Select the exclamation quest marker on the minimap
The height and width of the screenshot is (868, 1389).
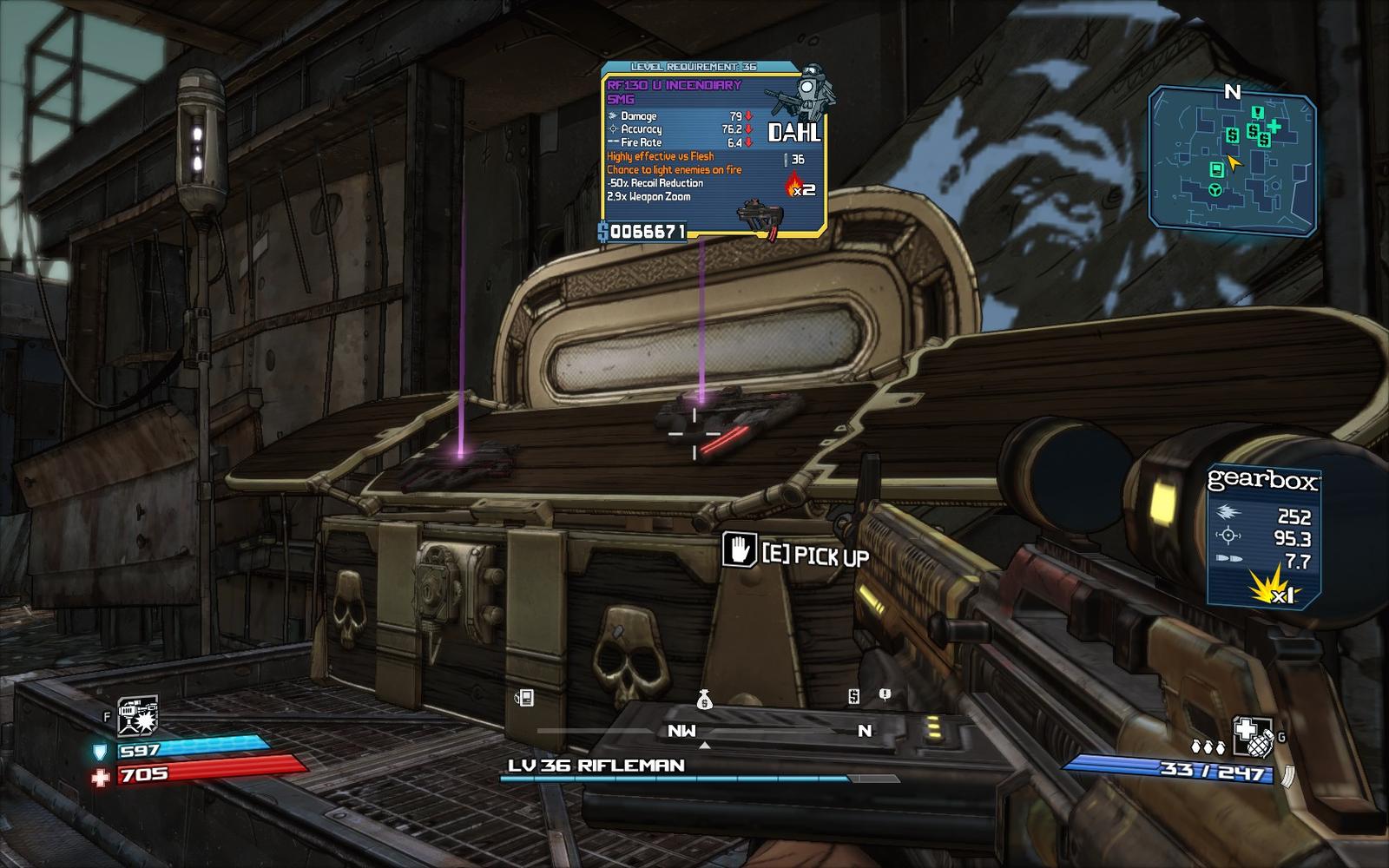1256,112
